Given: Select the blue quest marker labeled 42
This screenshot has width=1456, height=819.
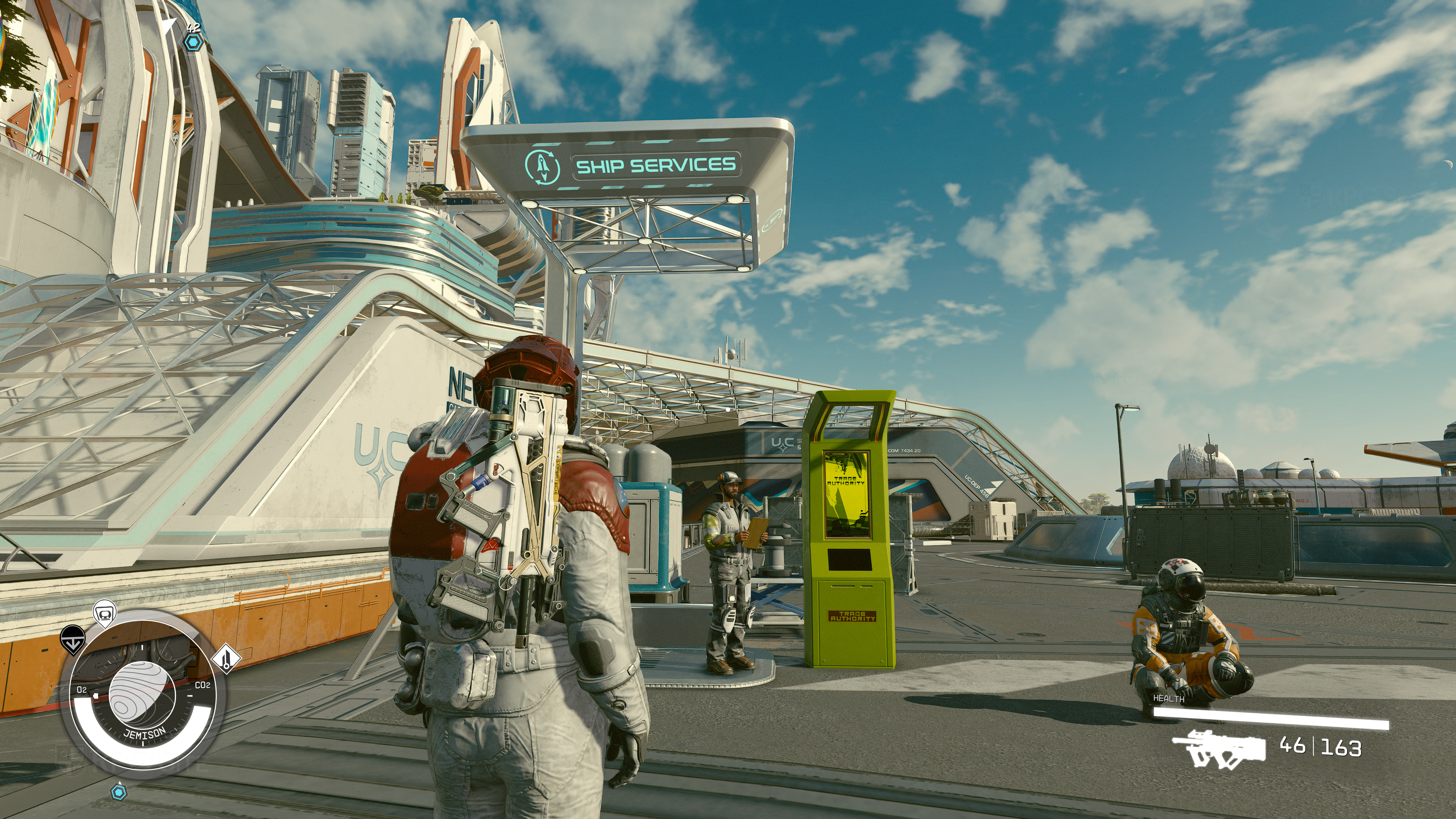Looking at the screenshot, I should [193, 41].
